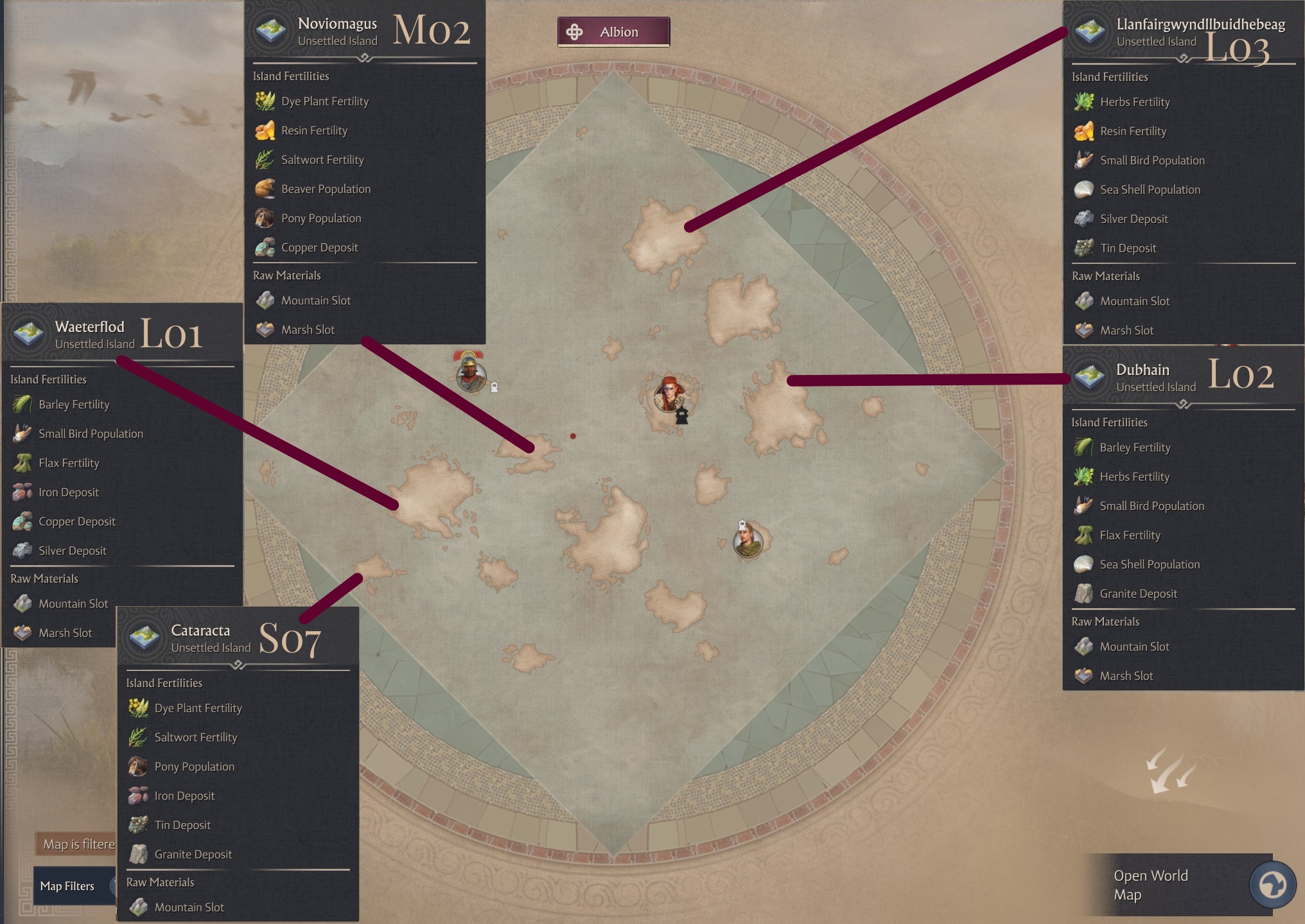Click the Llanfairgwyndllbuidhebeag island panel header
Screen dimensions: 1305x924
[1200, 31]
